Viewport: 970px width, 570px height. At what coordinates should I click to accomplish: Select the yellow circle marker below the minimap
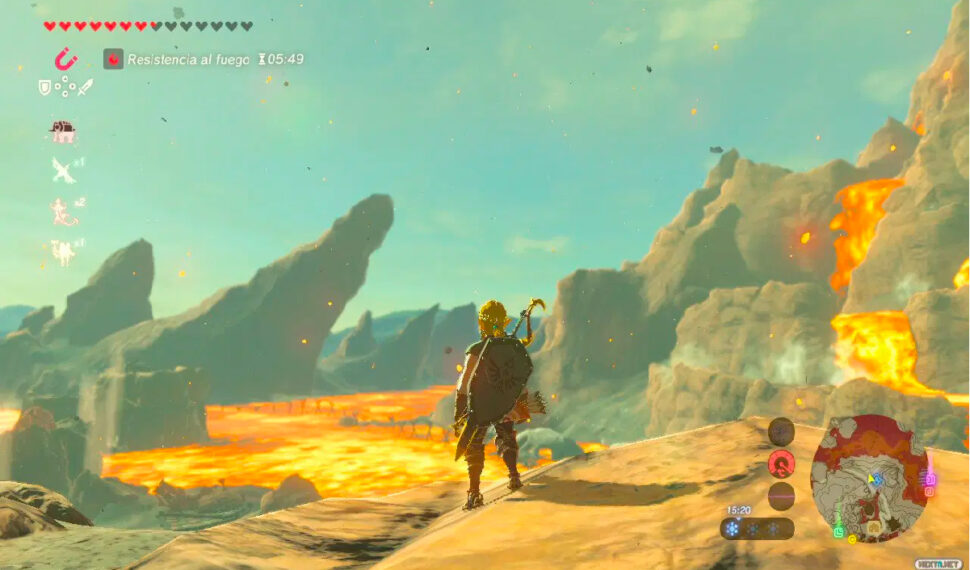click(x=852, y=540)
